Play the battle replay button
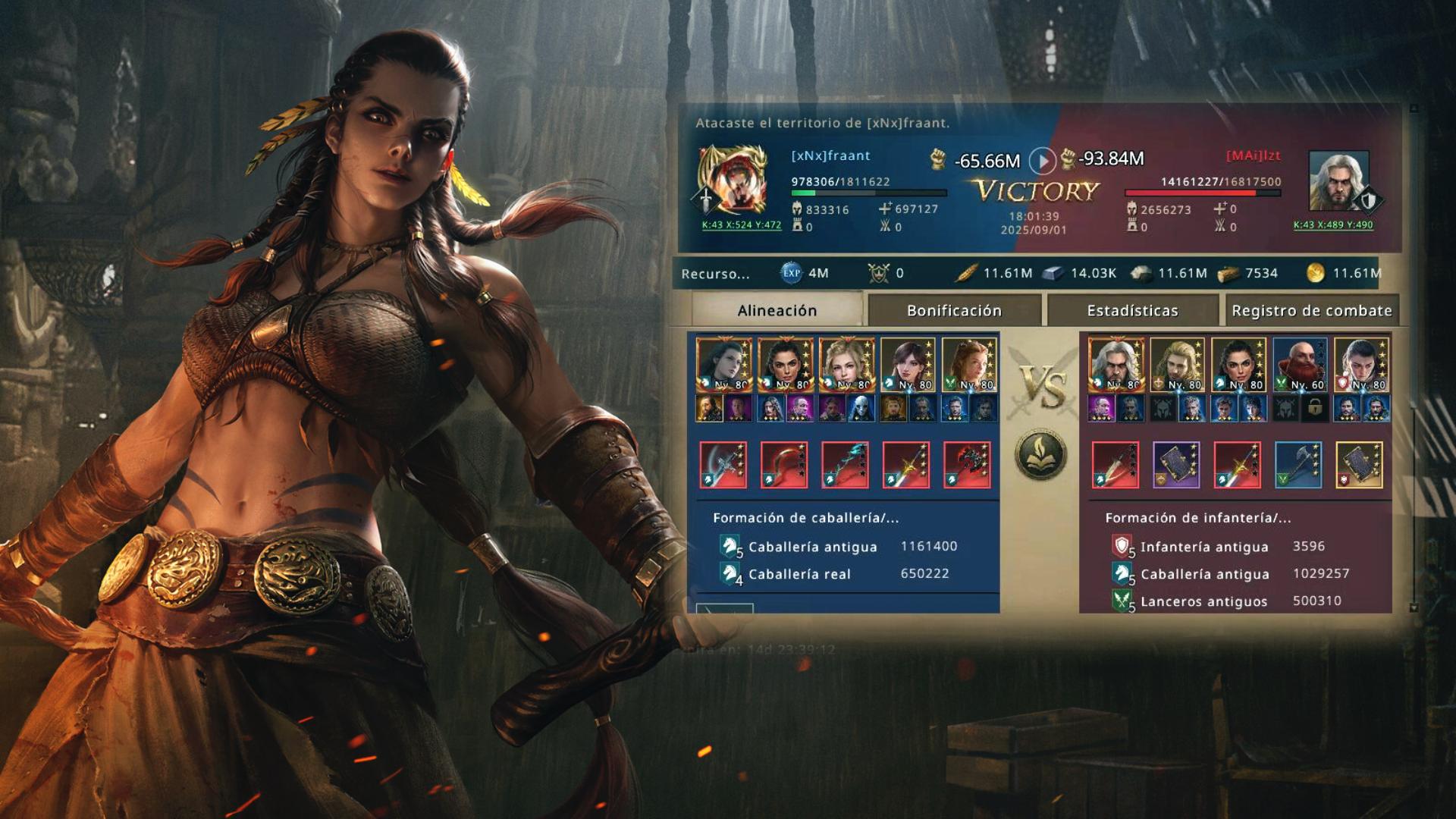 click(1043, 161)
